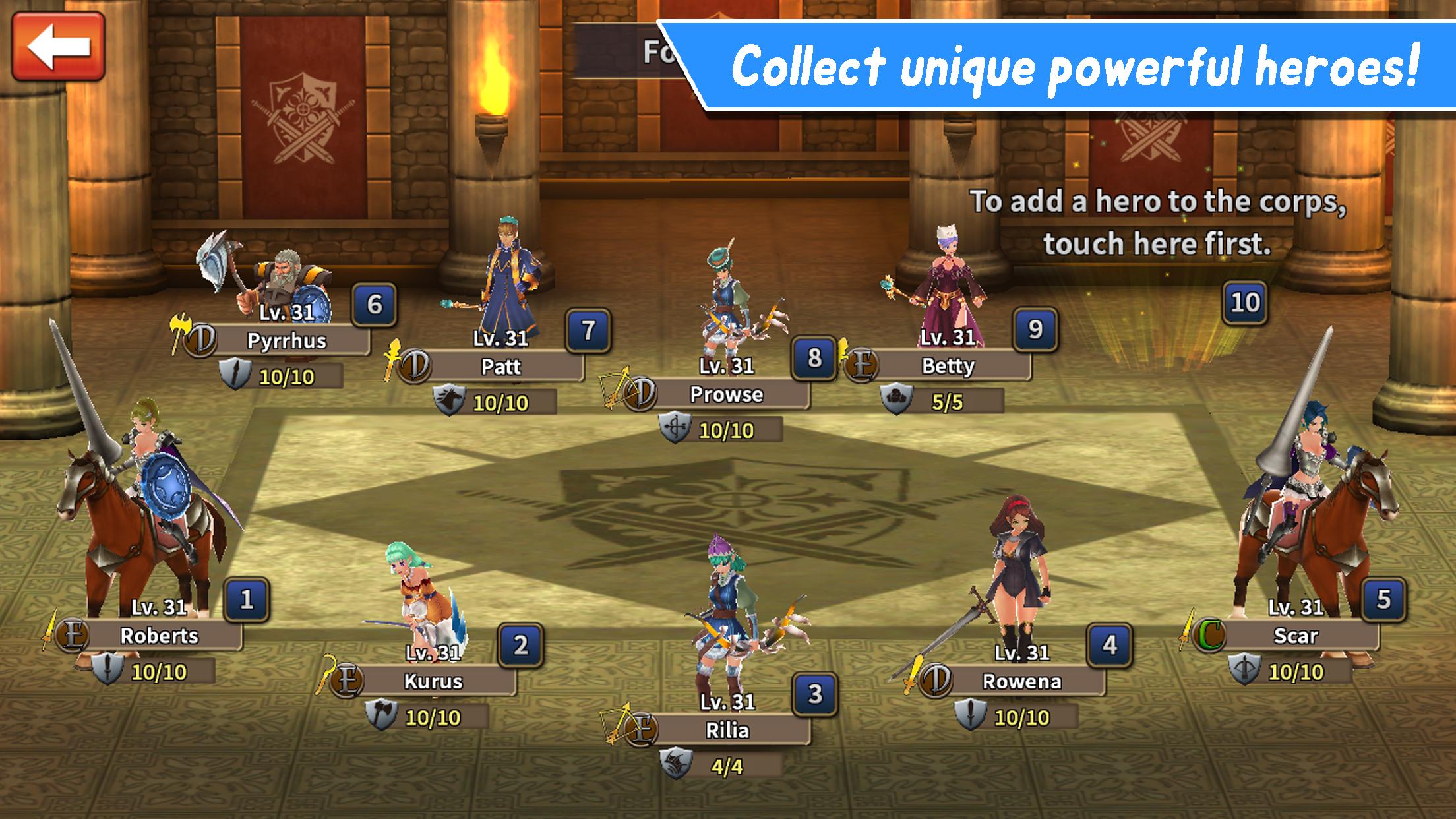Select Prowse's name plate
This screenshot has height=819, width=1456.
pyautogui.click(x=726, y=394)
